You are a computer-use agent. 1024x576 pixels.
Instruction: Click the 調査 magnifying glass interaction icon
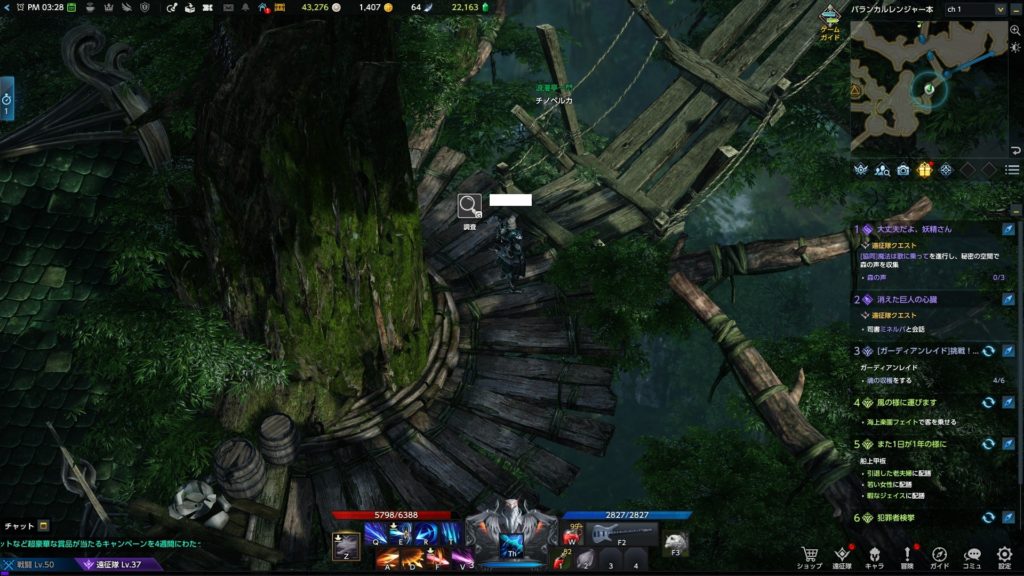[x=469, y=206]
